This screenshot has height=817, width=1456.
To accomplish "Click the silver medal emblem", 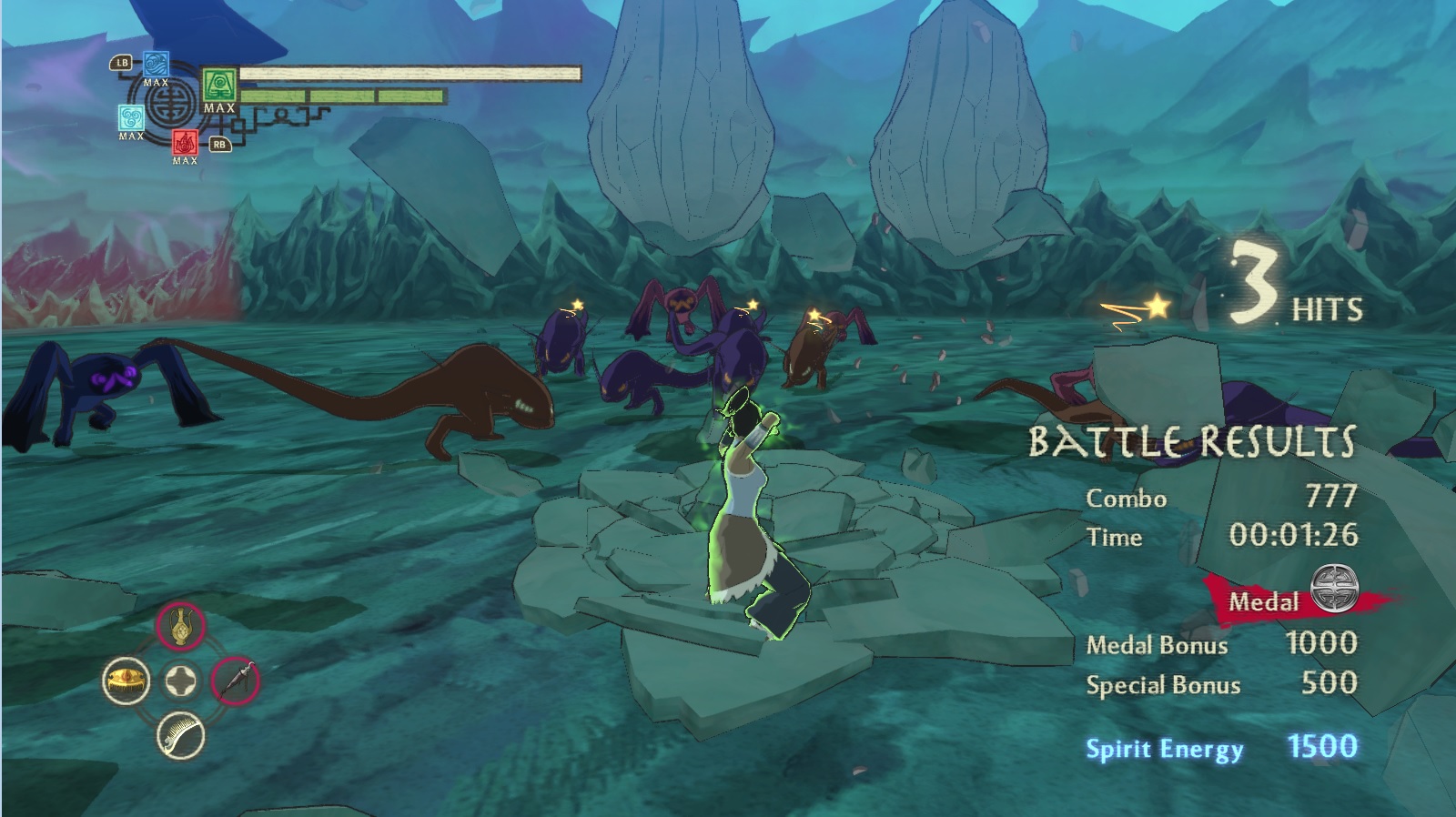I will pyautogui.click(x=1333, y=587).
